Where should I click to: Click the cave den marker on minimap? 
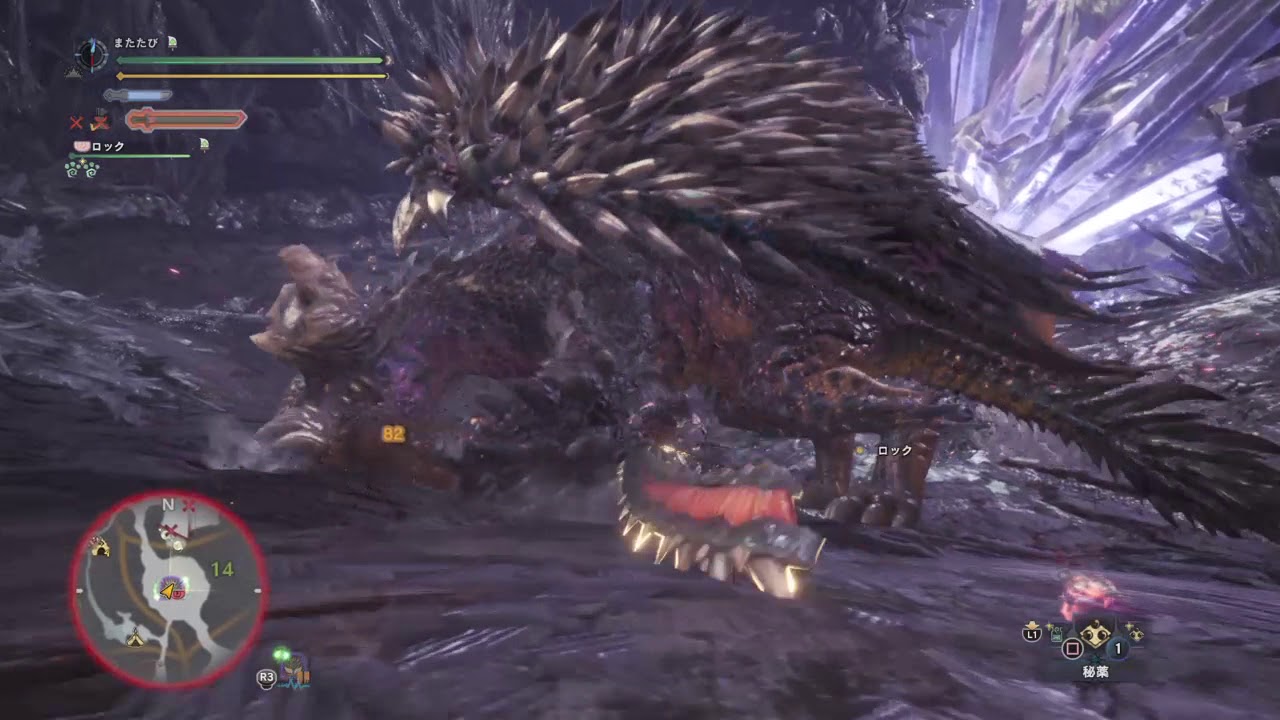point(99,546)
